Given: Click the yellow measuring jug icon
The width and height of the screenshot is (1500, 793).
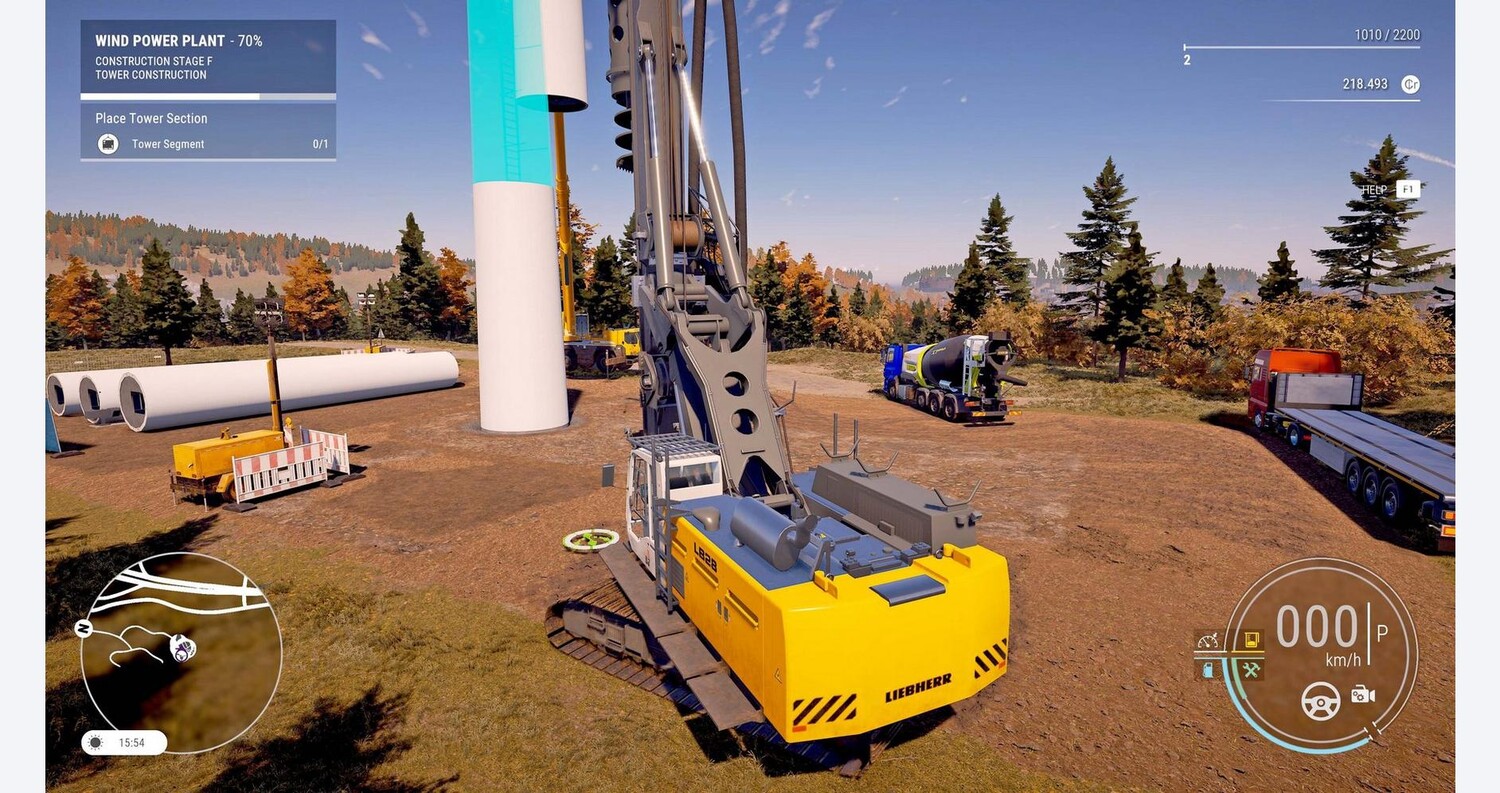Looking at the screenshot, I should pyautogui.click(x=1251, y=640).
